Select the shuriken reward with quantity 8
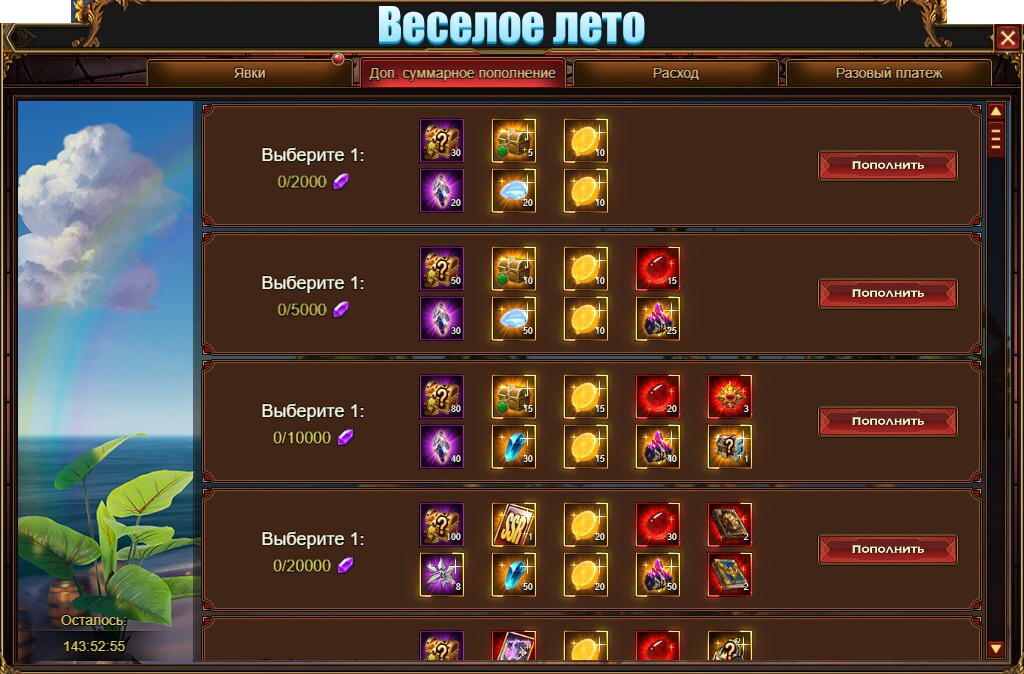This screenshot has width=1024, height=674. coord(441,574)
